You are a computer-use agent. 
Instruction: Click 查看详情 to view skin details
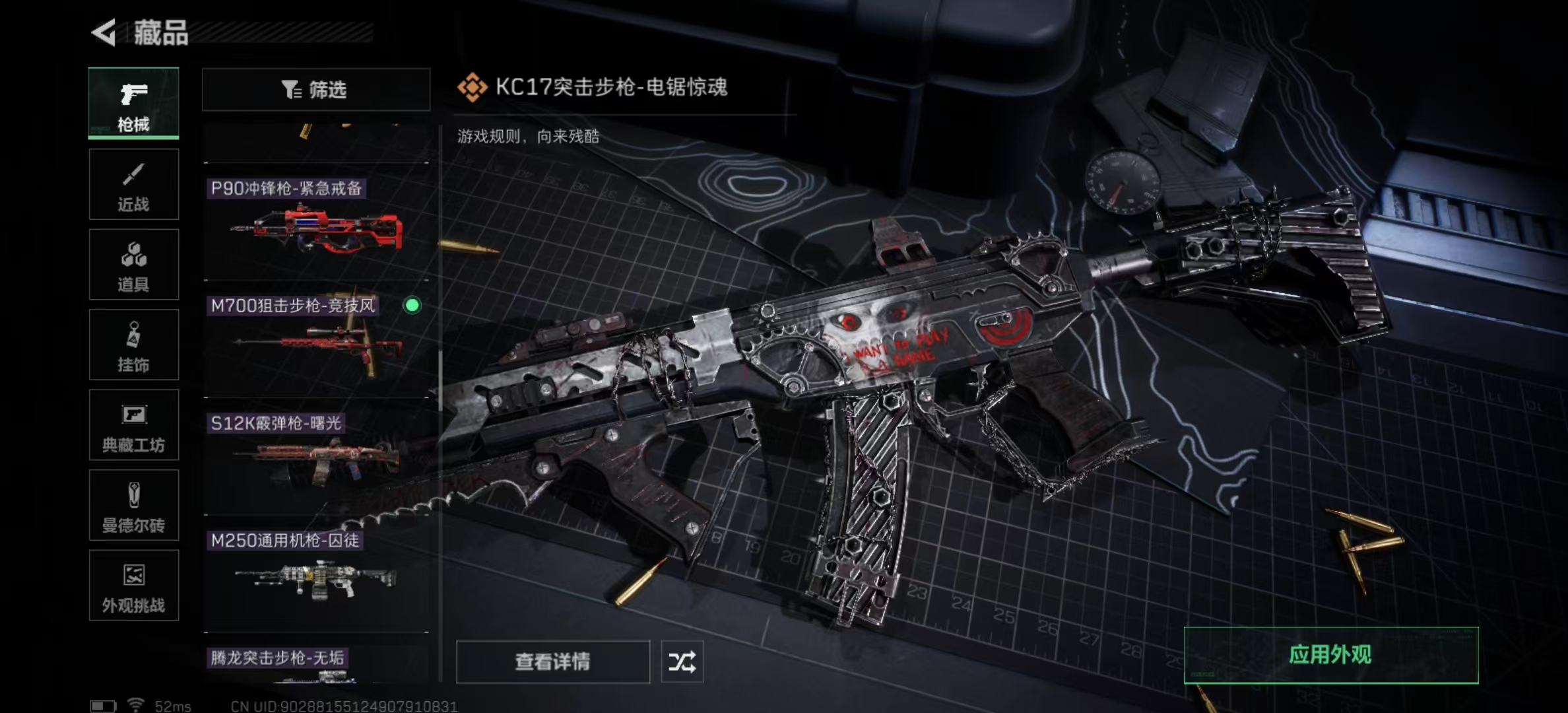[552, 662]
